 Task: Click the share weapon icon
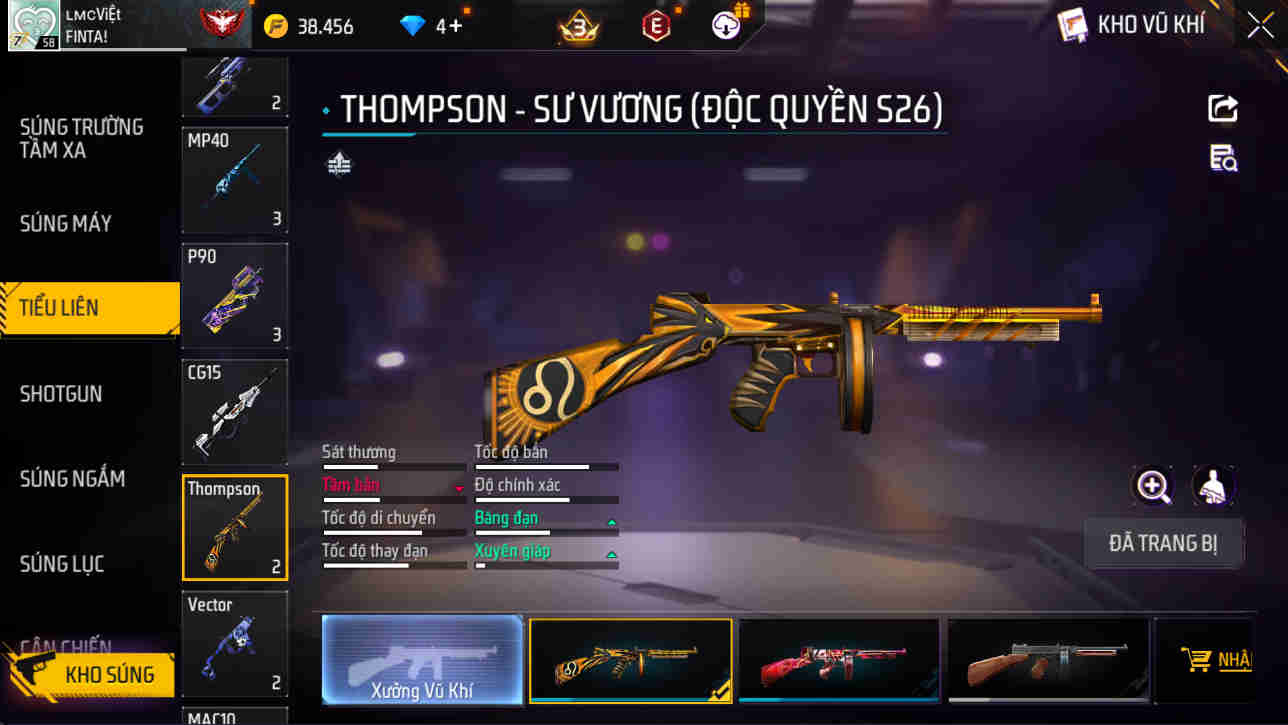(1223, 108)
